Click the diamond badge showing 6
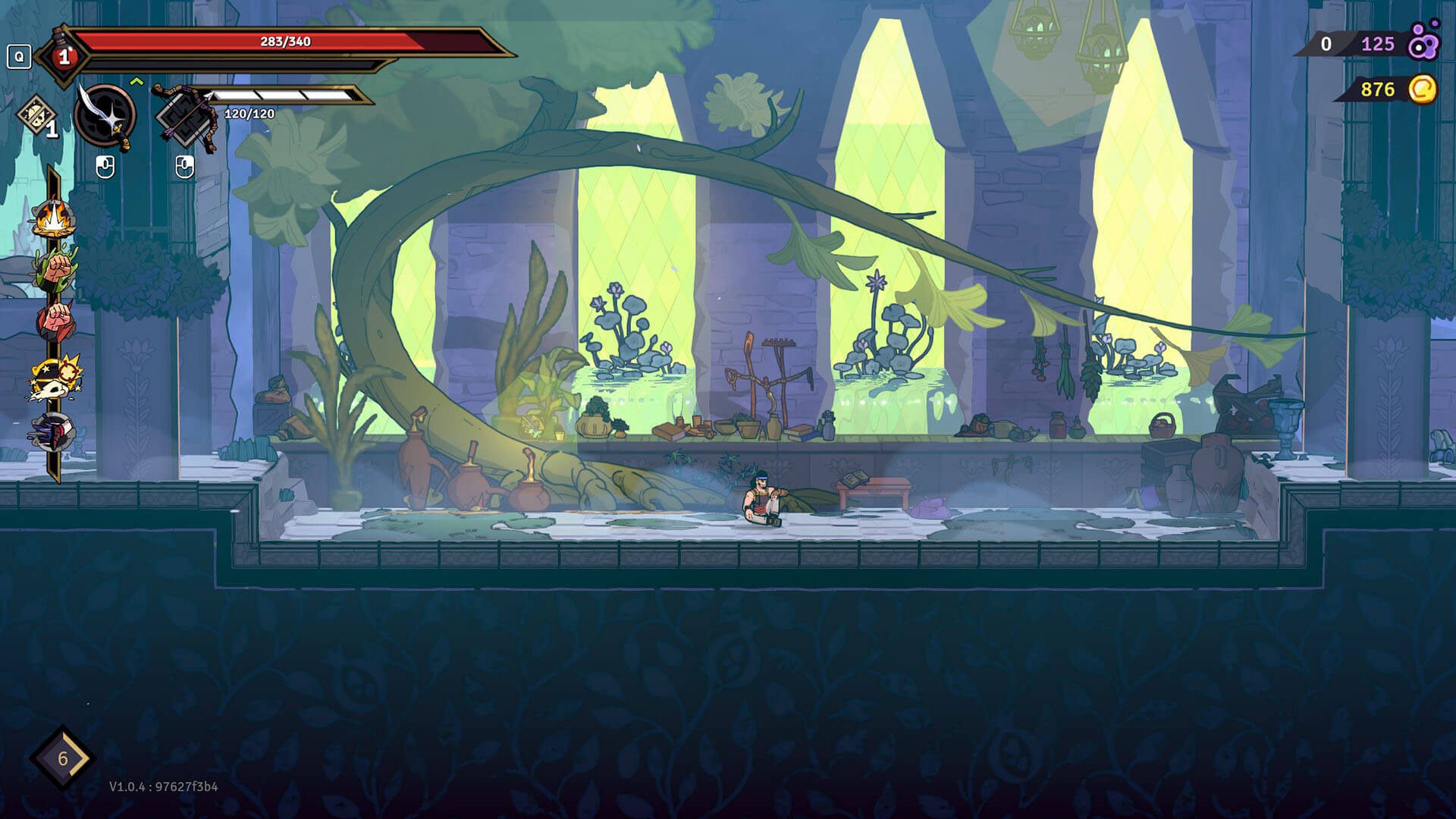 pos(63,758)
